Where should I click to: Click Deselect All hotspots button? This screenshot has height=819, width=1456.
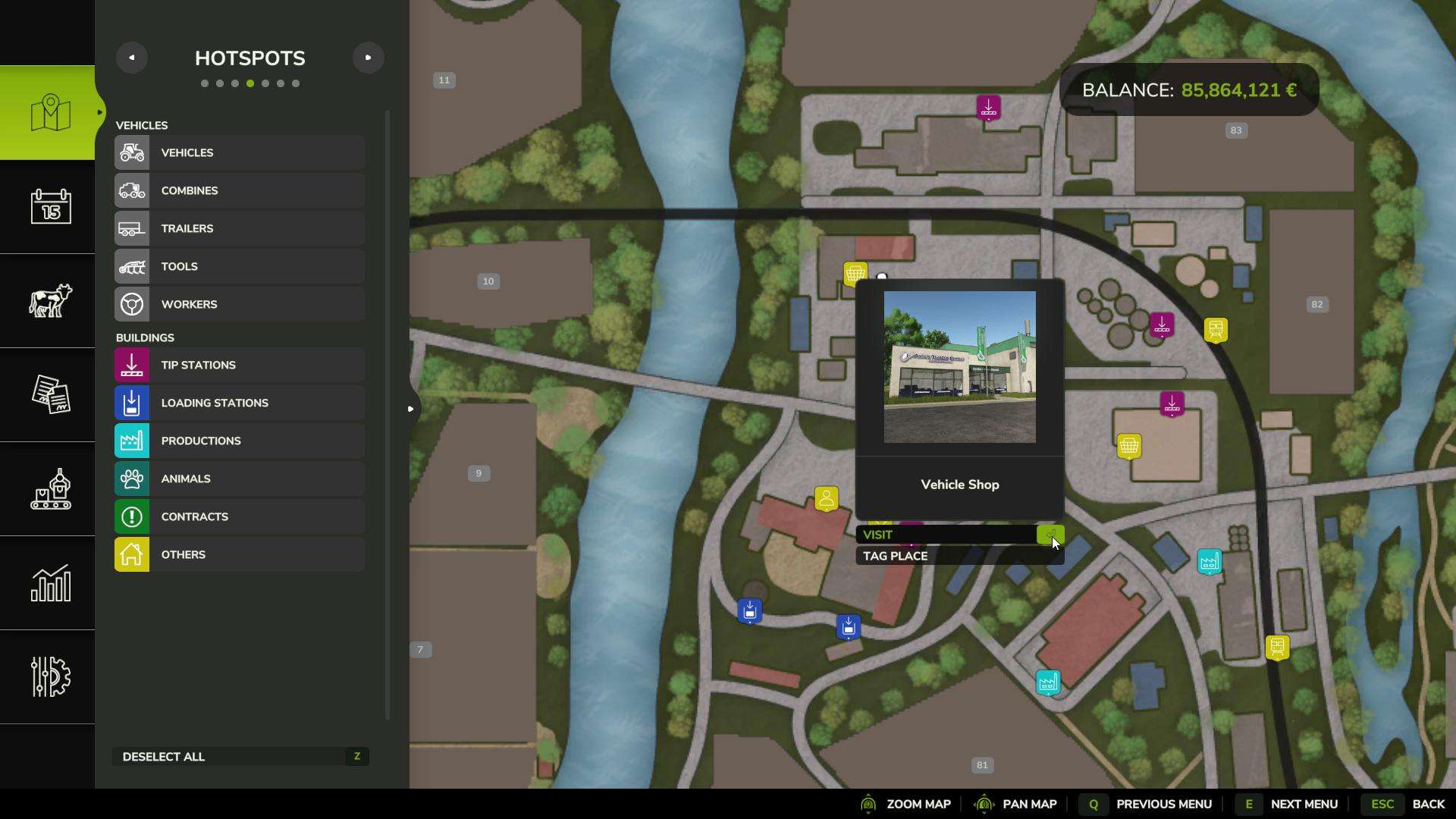point(240,757)
